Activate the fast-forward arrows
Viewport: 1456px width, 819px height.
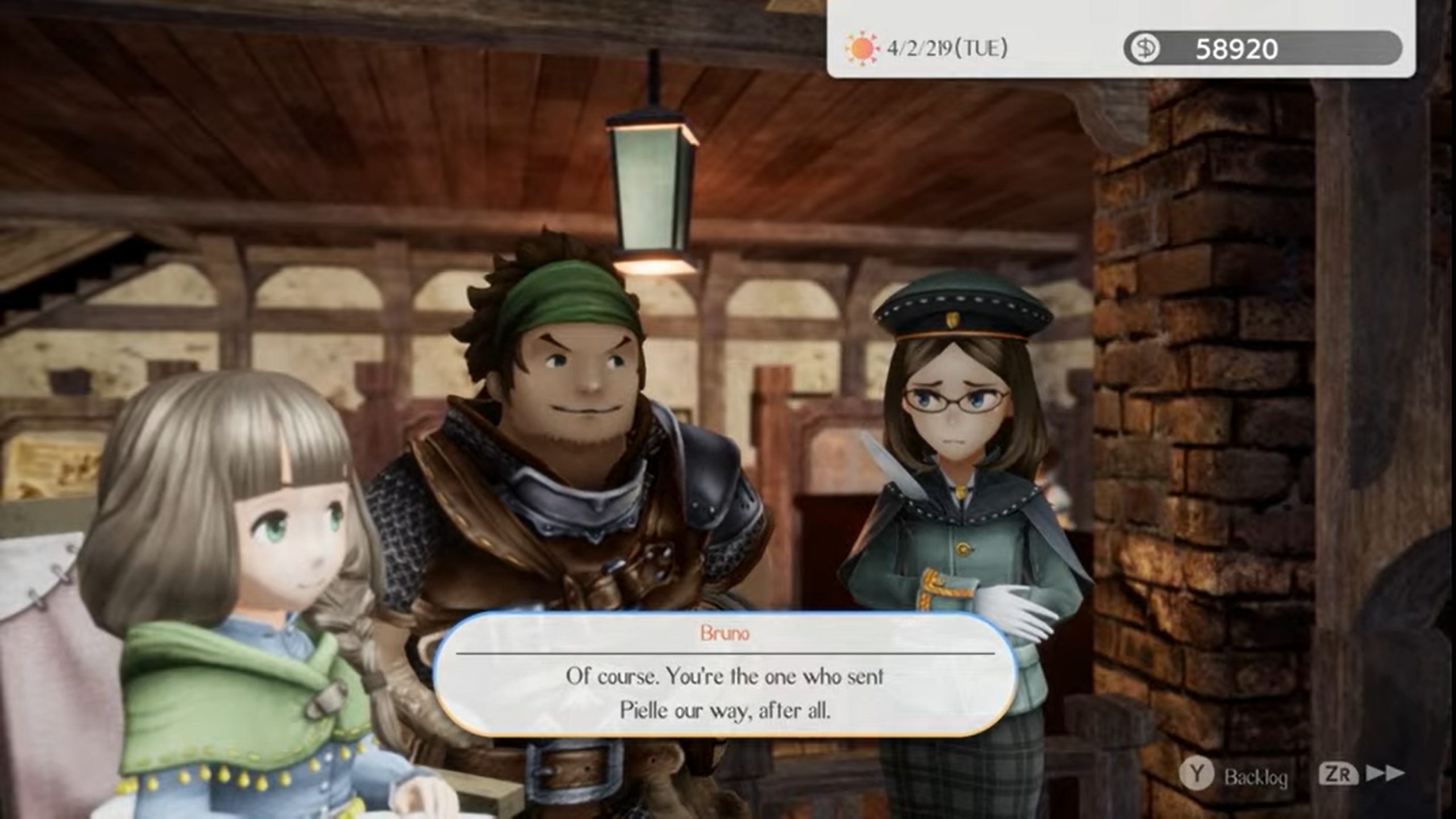click(1384, 773)
